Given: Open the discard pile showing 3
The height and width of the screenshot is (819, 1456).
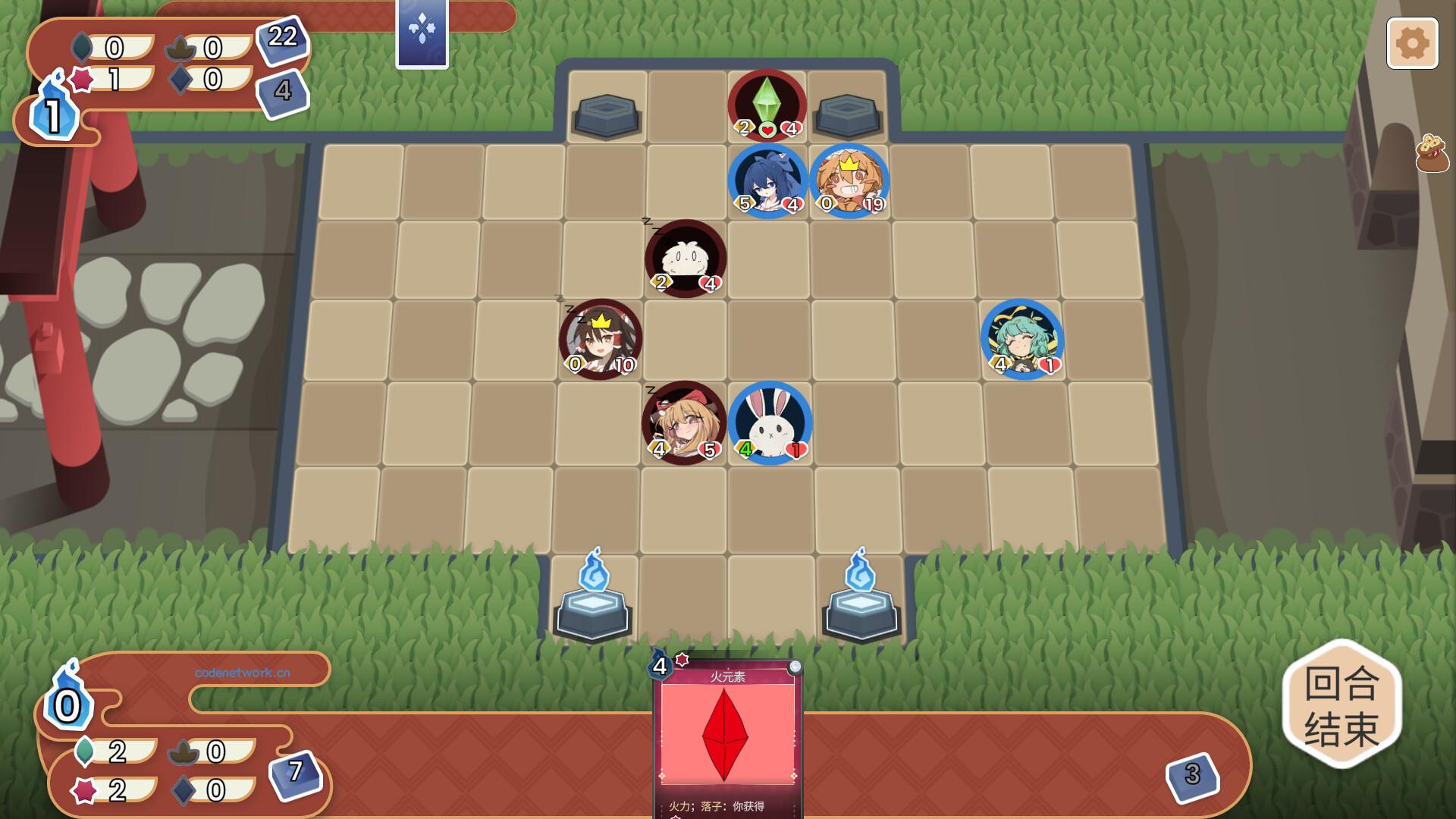Looking at the screenshot, I should 1192,775.
